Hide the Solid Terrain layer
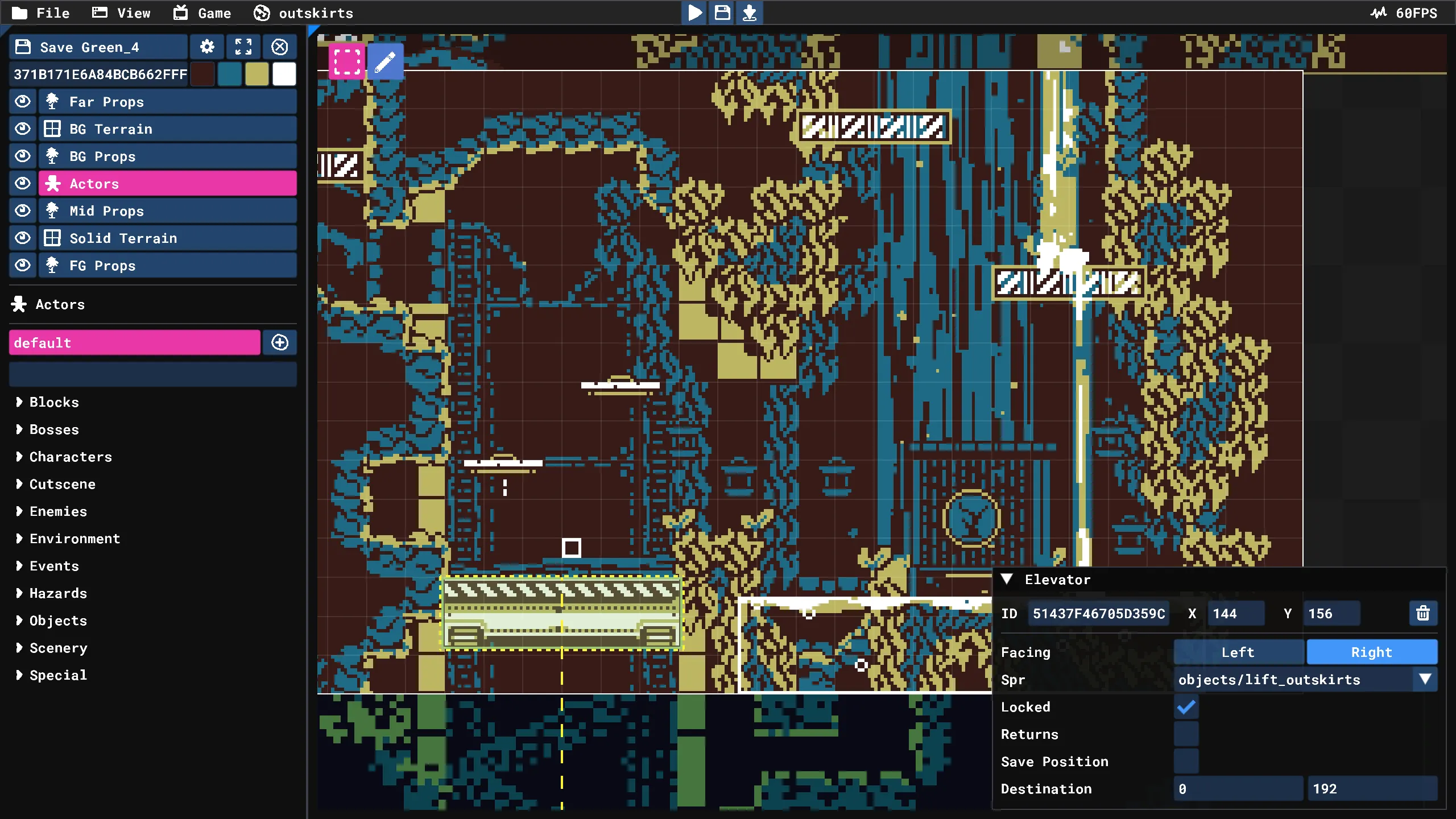The width and height of the screenshot is (1456, 819). tap(23, 238)
